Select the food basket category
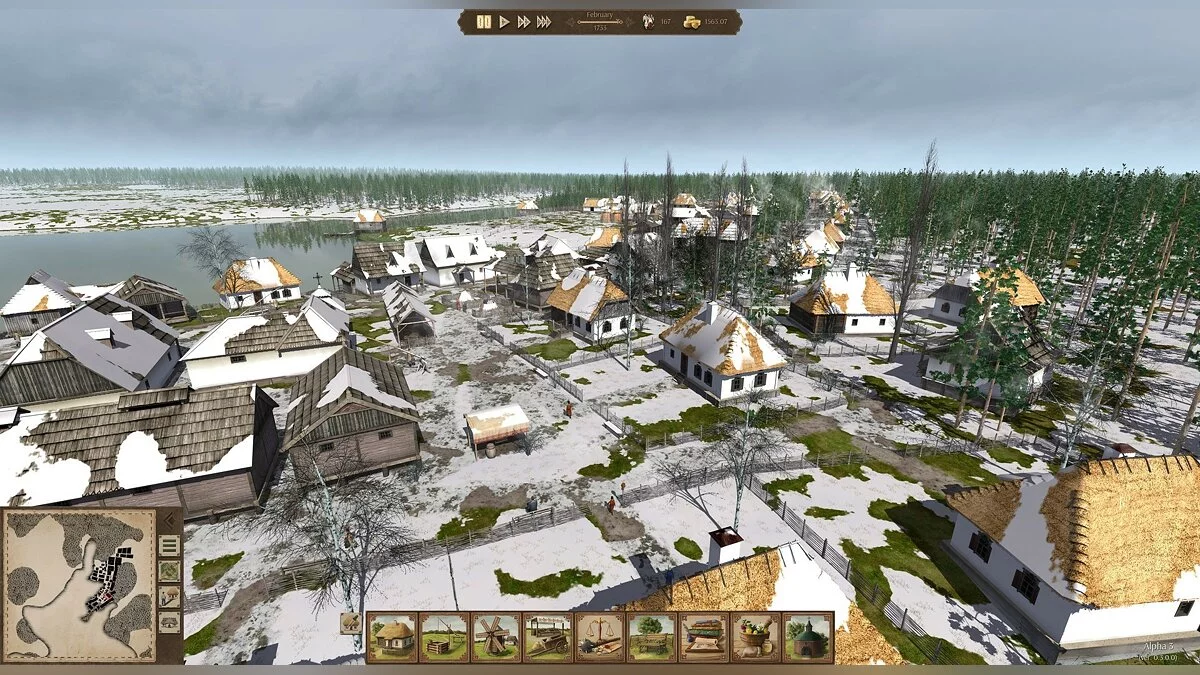This screenshot has height=675, width=1200. point(756,637)
